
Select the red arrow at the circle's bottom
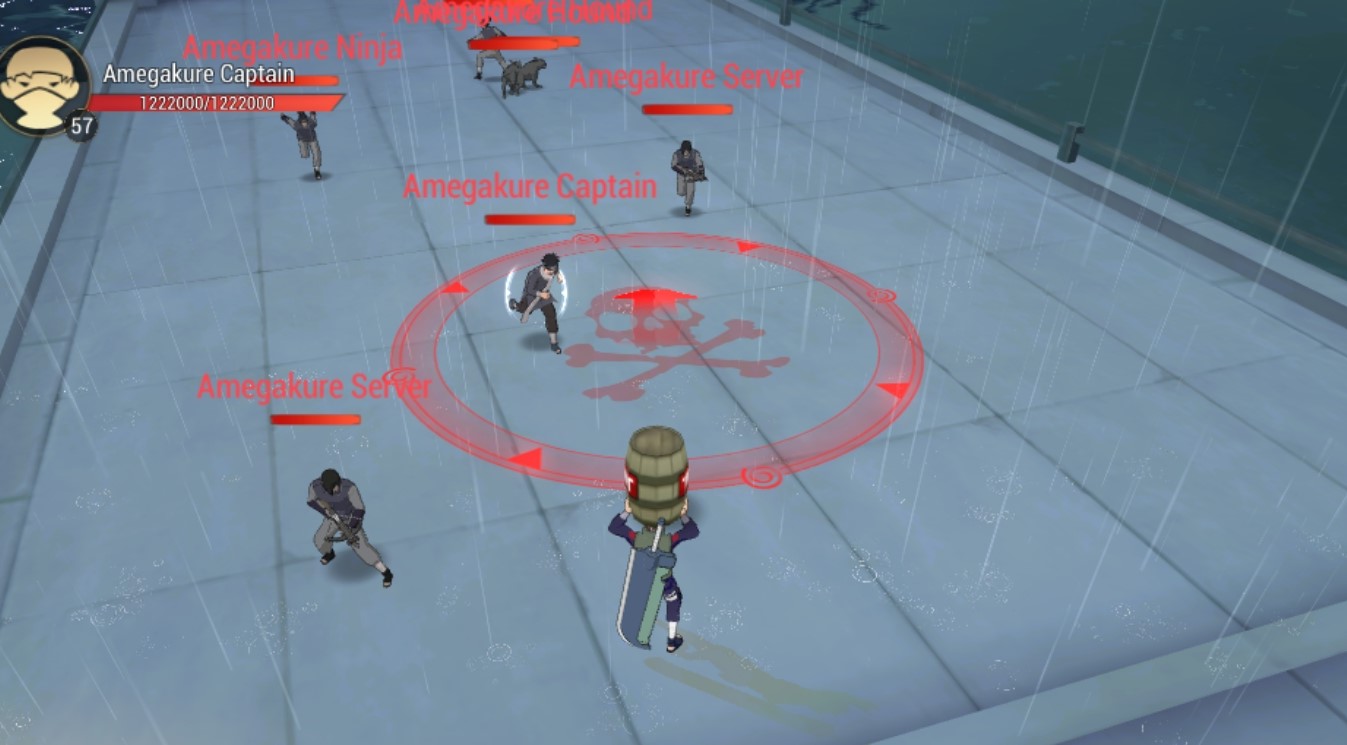tap(524, 457)
